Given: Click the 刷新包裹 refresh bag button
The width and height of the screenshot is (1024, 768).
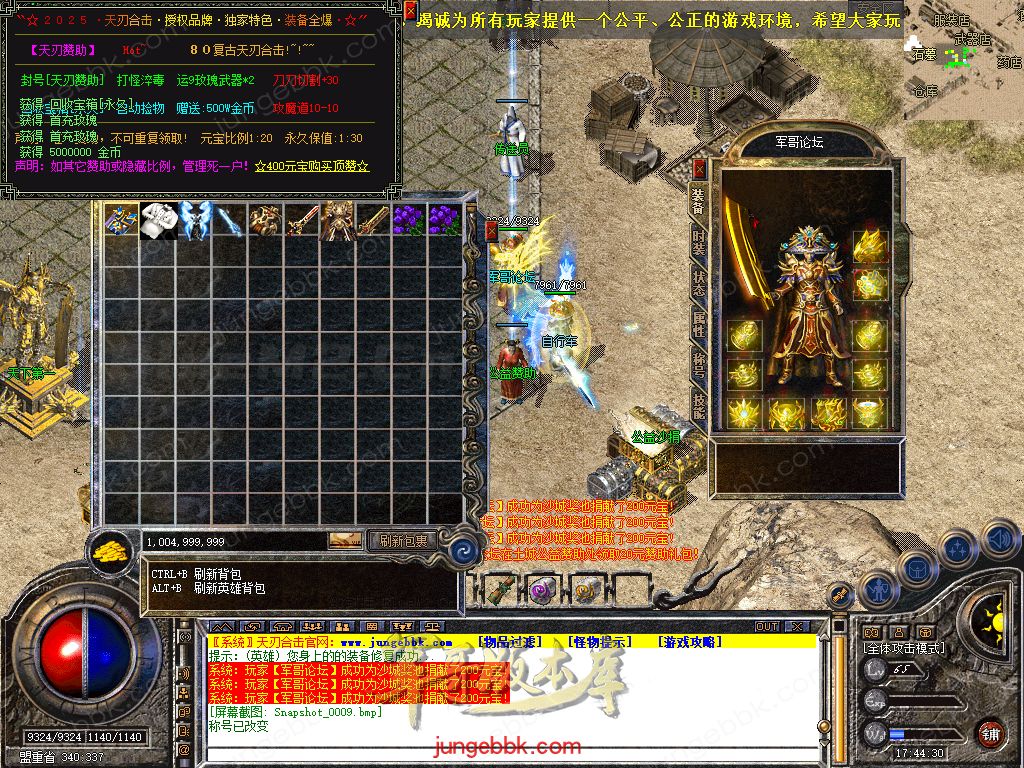Looking at the screenshot, I should pyautogui.click(x=403, y=541).
